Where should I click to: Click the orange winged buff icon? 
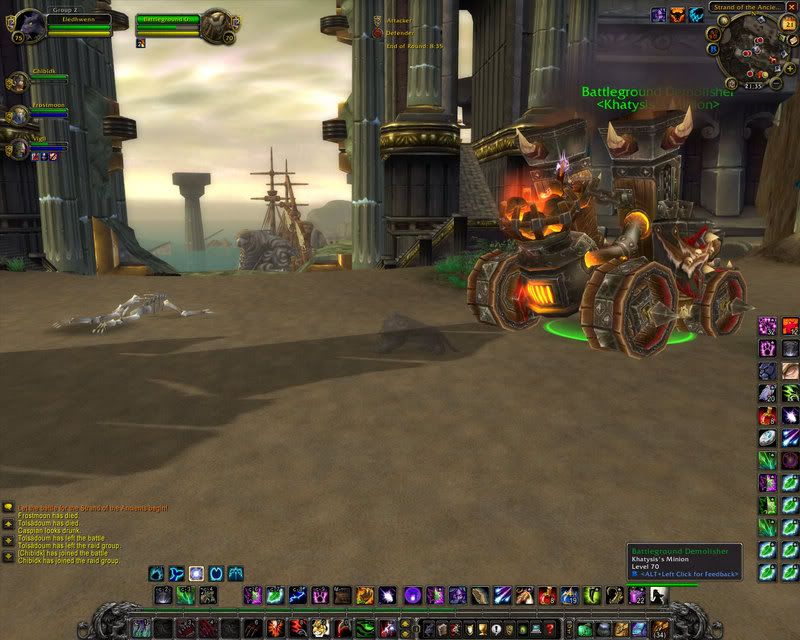(x=677, y=15)
